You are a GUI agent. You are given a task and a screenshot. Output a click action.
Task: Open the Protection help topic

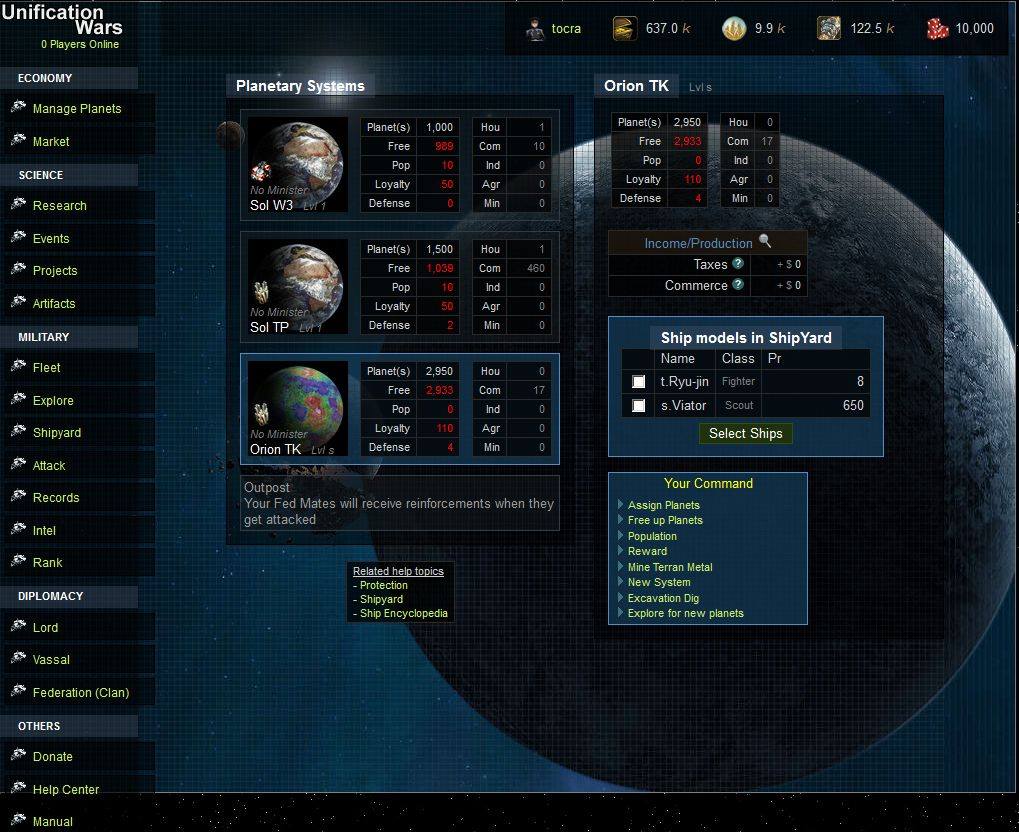click(x=383, y=586)
